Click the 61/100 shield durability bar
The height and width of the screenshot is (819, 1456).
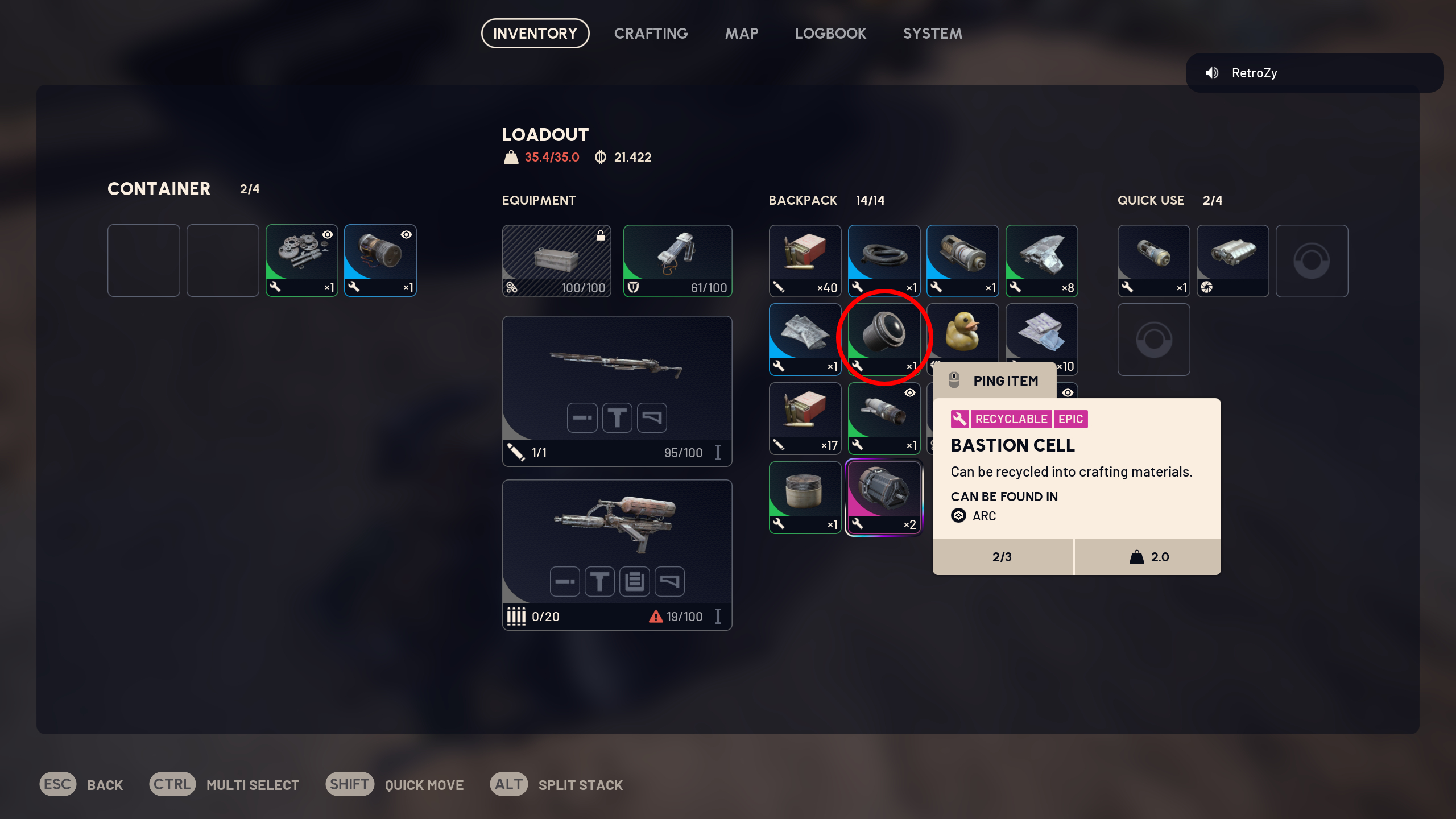click(x=677, y=288)
